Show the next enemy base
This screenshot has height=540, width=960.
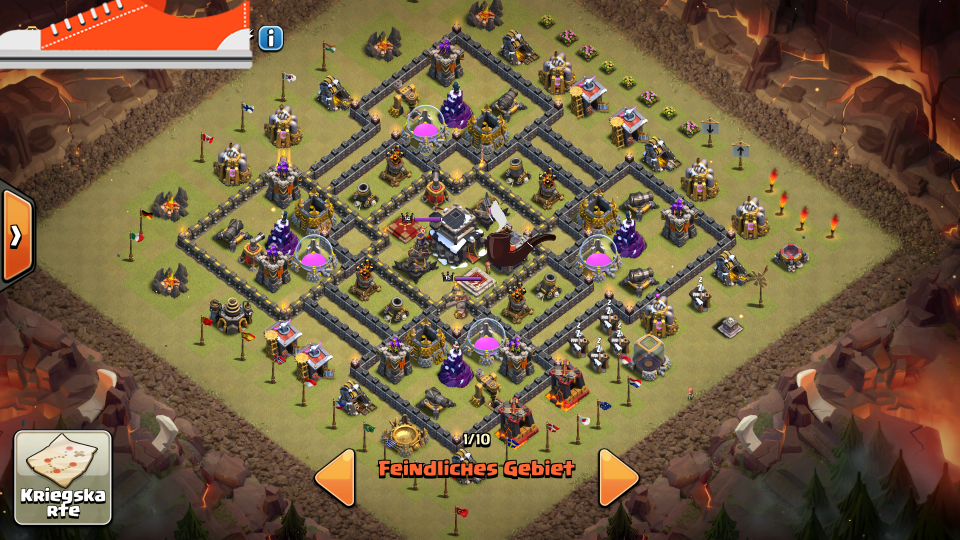(618, 477)
